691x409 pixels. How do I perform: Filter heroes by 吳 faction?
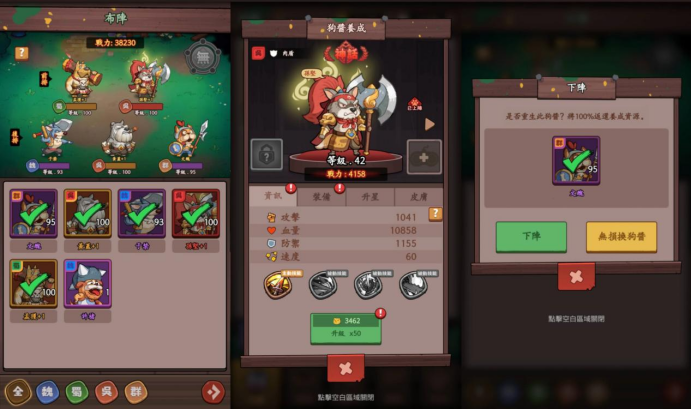point(106,391)
